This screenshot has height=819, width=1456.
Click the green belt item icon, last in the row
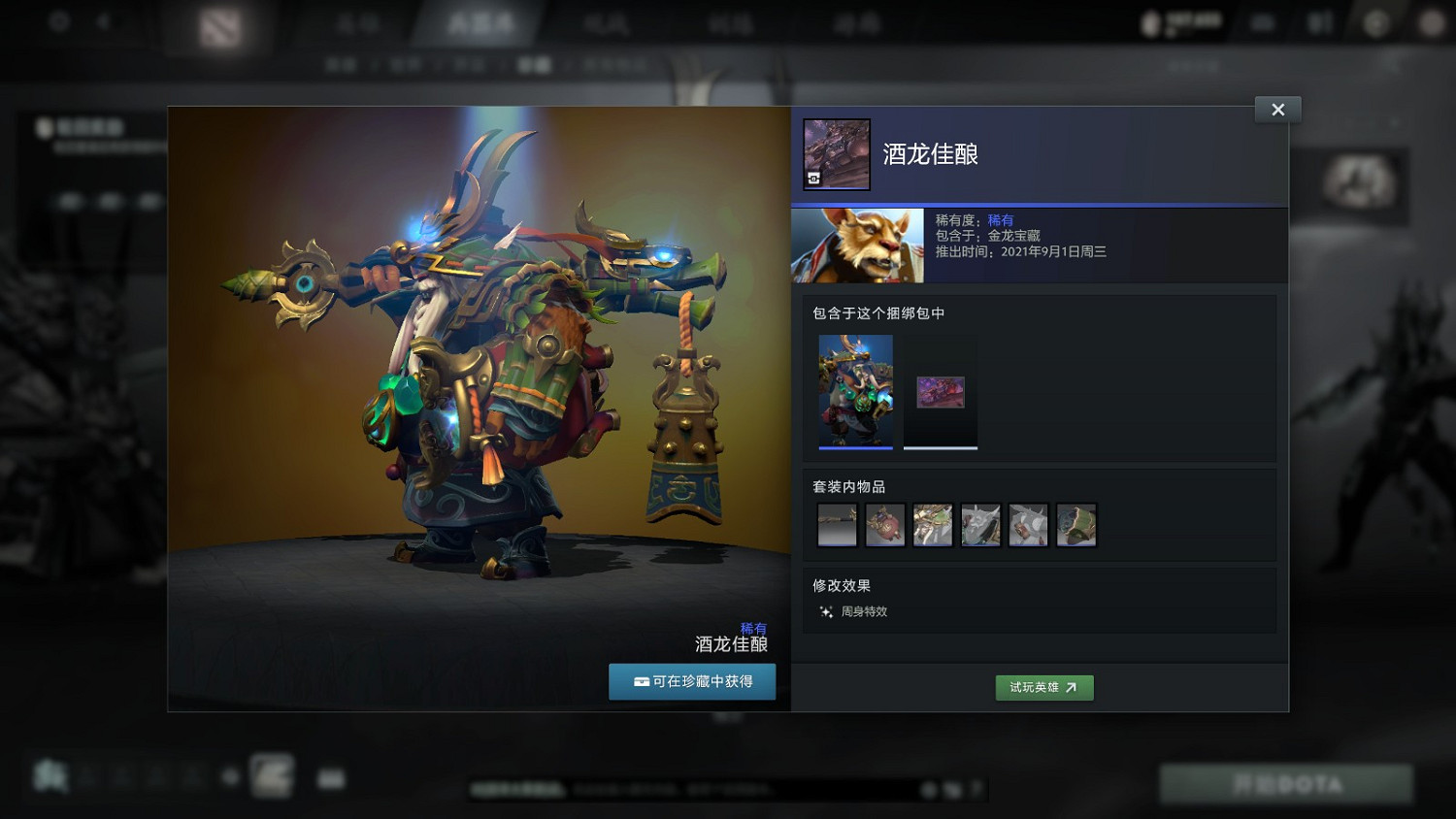click(1075, 524)
